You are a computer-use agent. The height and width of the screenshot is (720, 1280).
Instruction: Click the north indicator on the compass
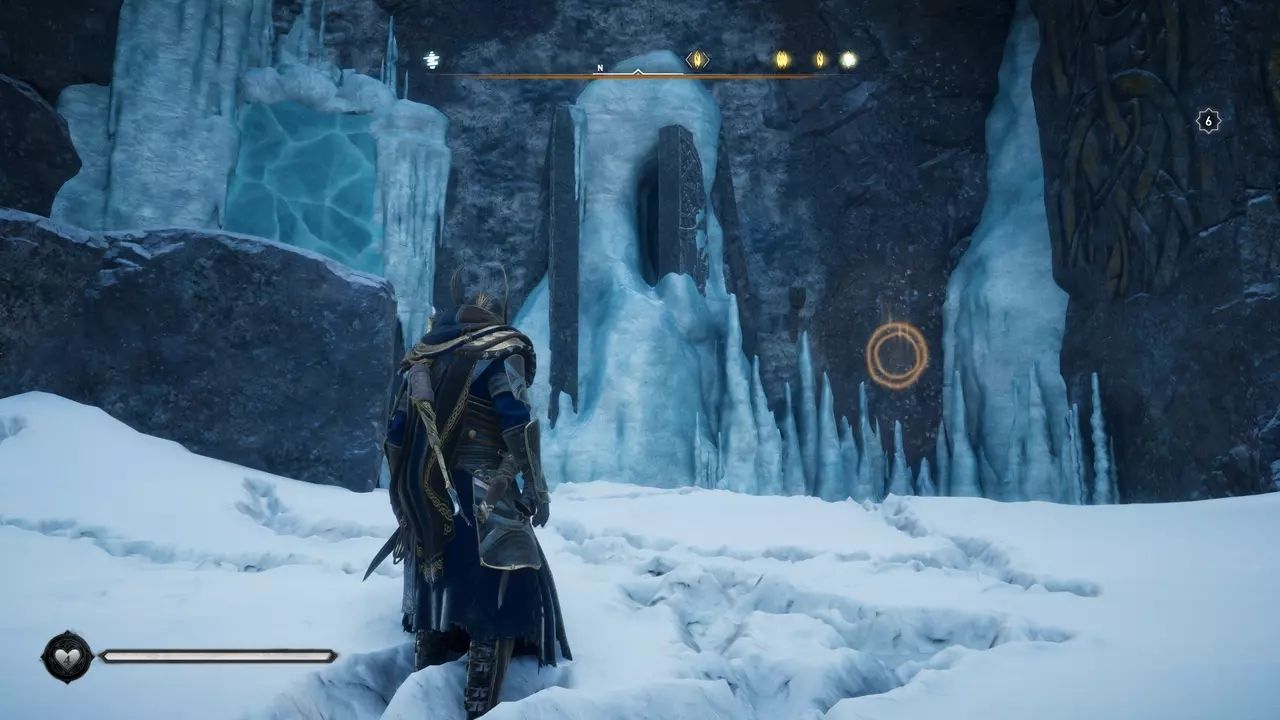600,68
